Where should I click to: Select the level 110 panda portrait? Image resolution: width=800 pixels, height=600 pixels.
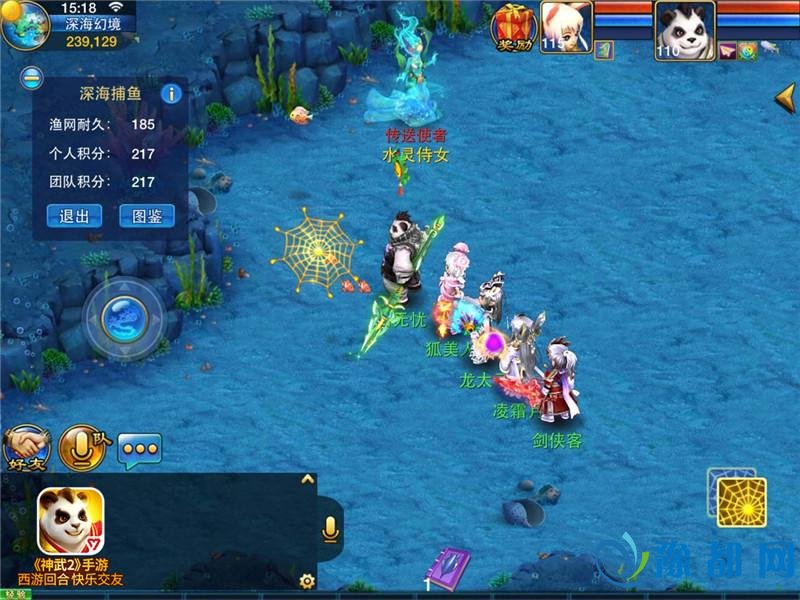pyautogui.click(x=683, y=27)
